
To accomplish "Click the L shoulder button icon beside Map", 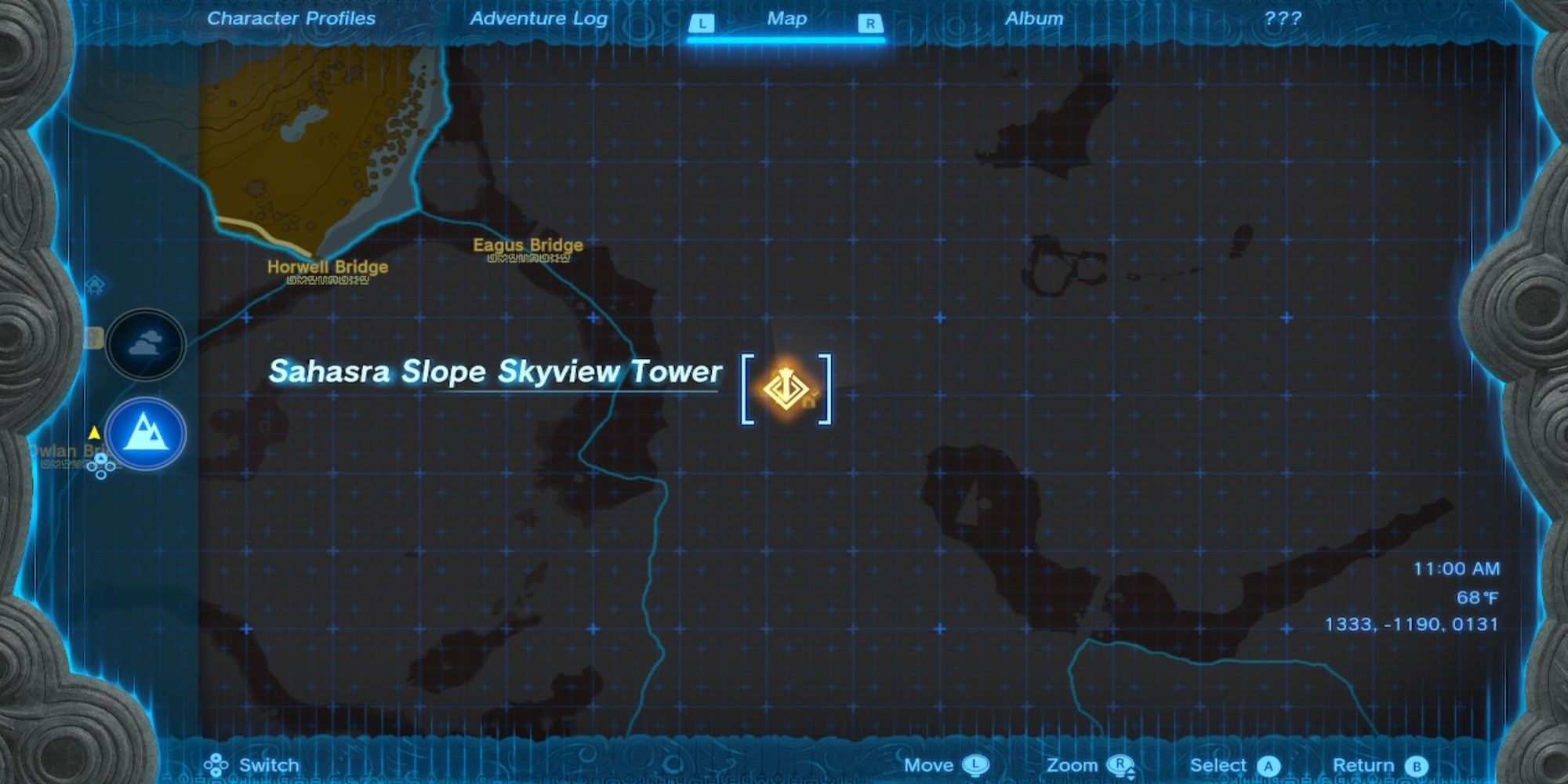I will coord(701,24).
